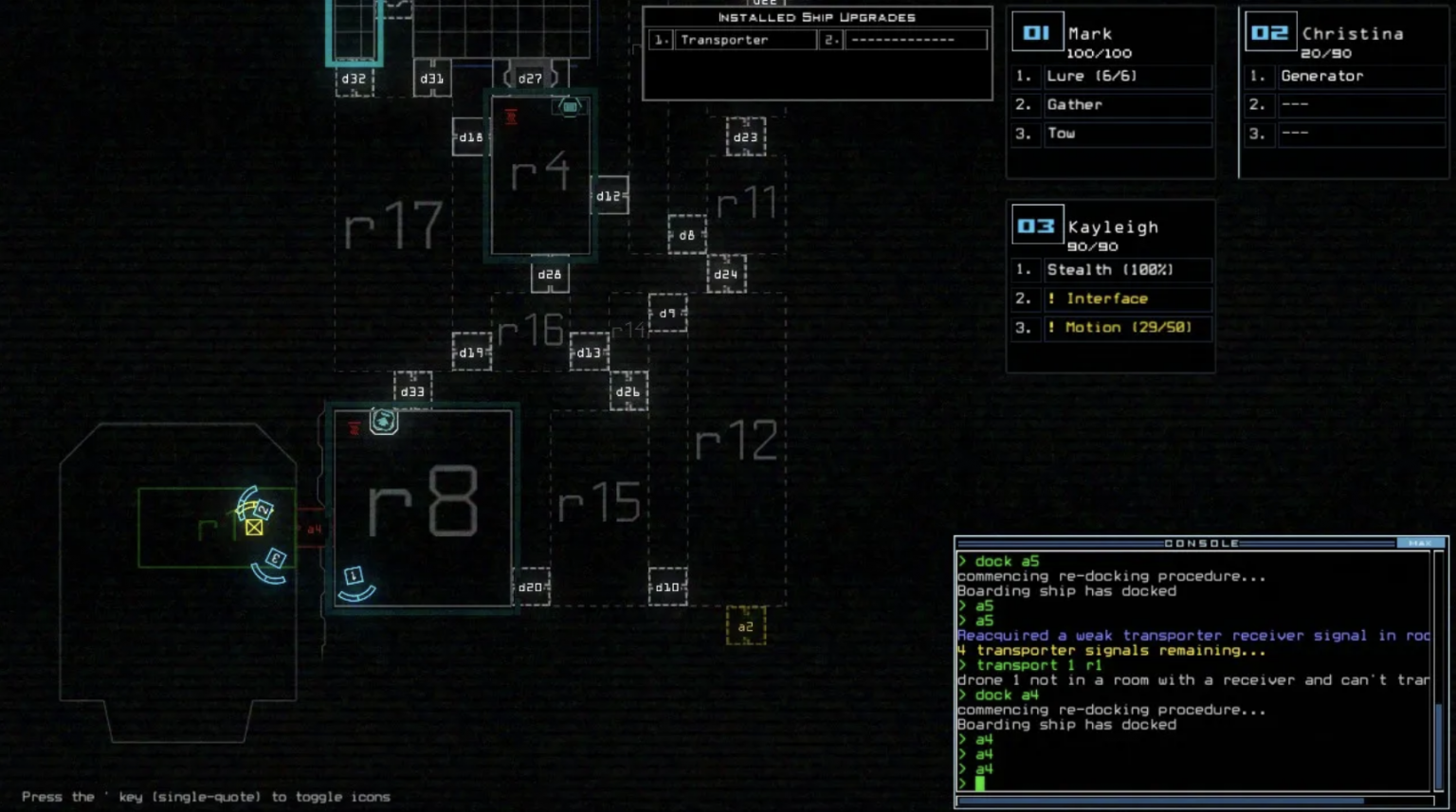Click the red alert icon in room r8
Image resolution: width=1456 pixels, height=812 pixels.
pyautogui.click(x=353, y=427)
